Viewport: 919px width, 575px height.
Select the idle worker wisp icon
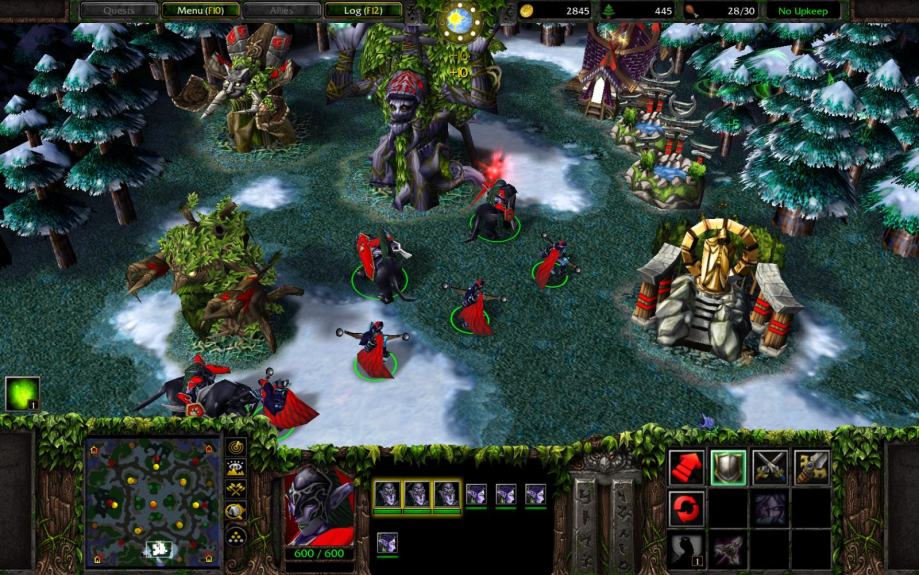22,393
